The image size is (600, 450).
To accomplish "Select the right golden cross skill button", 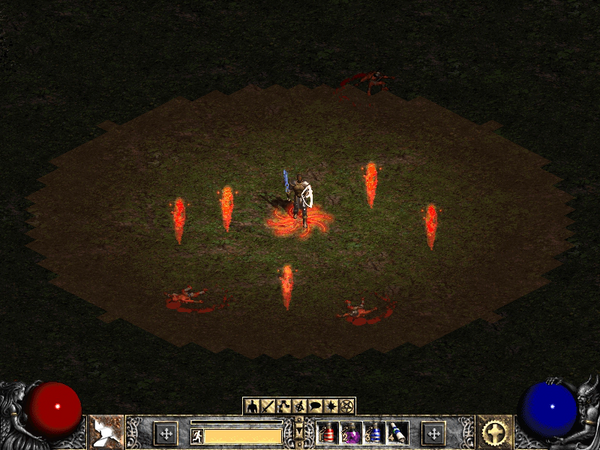I will pyautogui.click(x=493, y=432).
